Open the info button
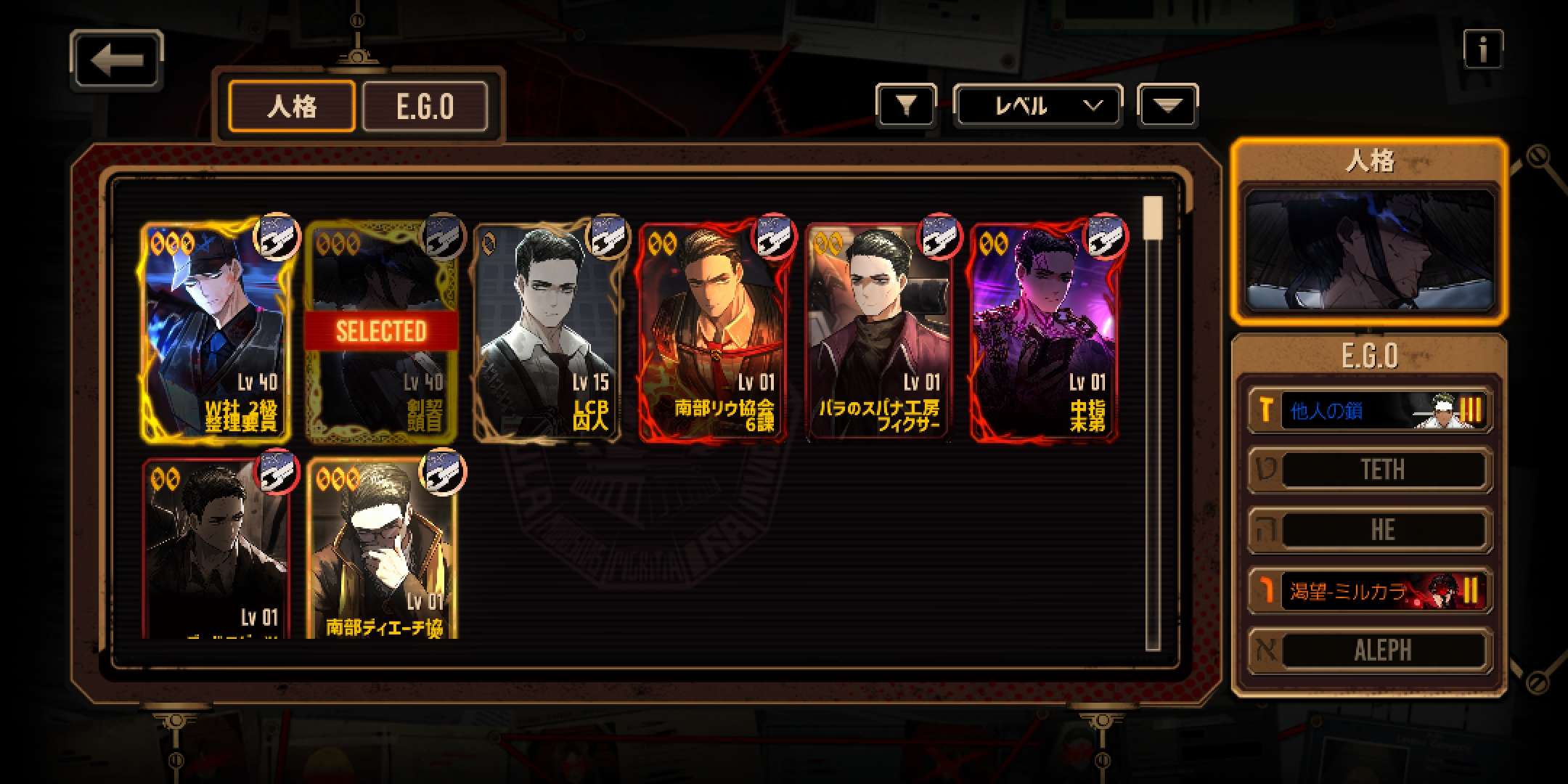Screen dimensions: 1568x784 pos(1482,49)
